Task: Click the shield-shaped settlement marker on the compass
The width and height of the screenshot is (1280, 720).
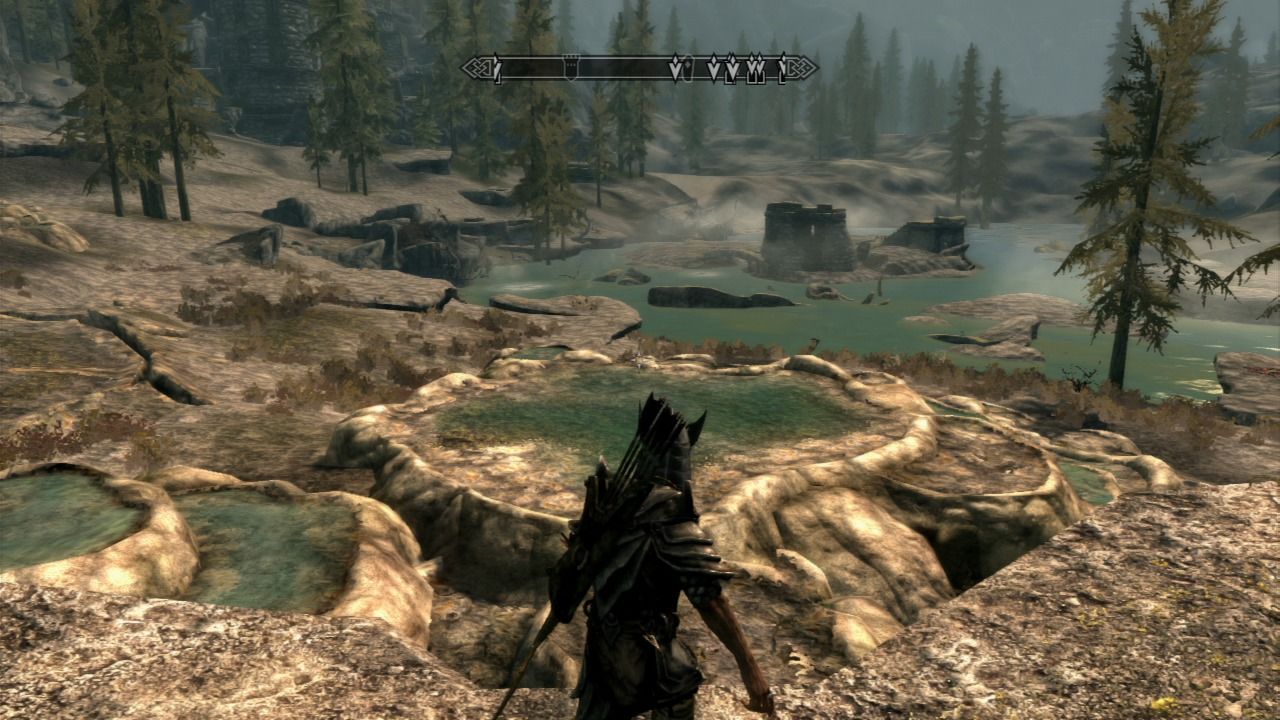Action: click(x=570, y=67)
